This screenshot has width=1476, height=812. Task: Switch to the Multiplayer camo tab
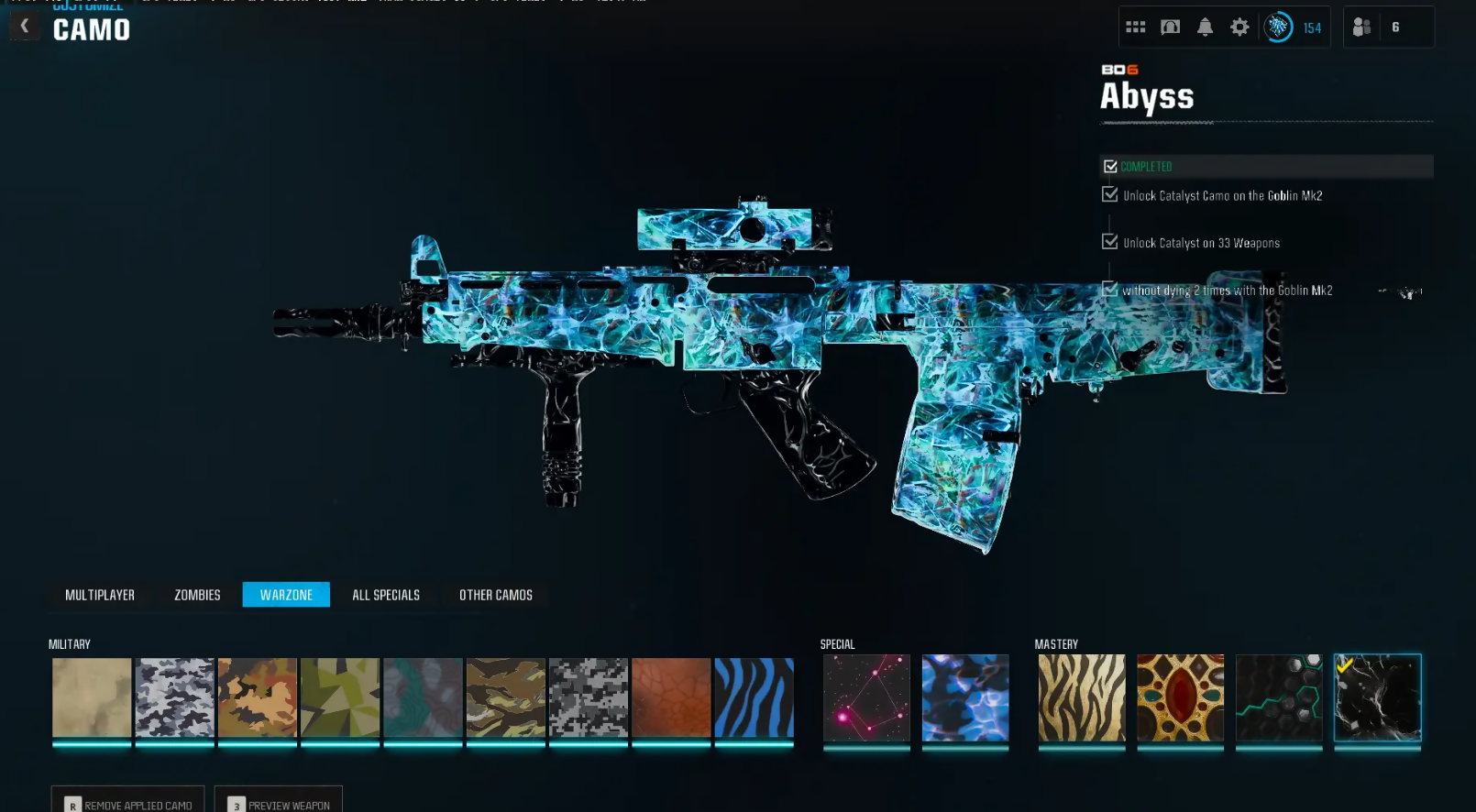(100, 595)
